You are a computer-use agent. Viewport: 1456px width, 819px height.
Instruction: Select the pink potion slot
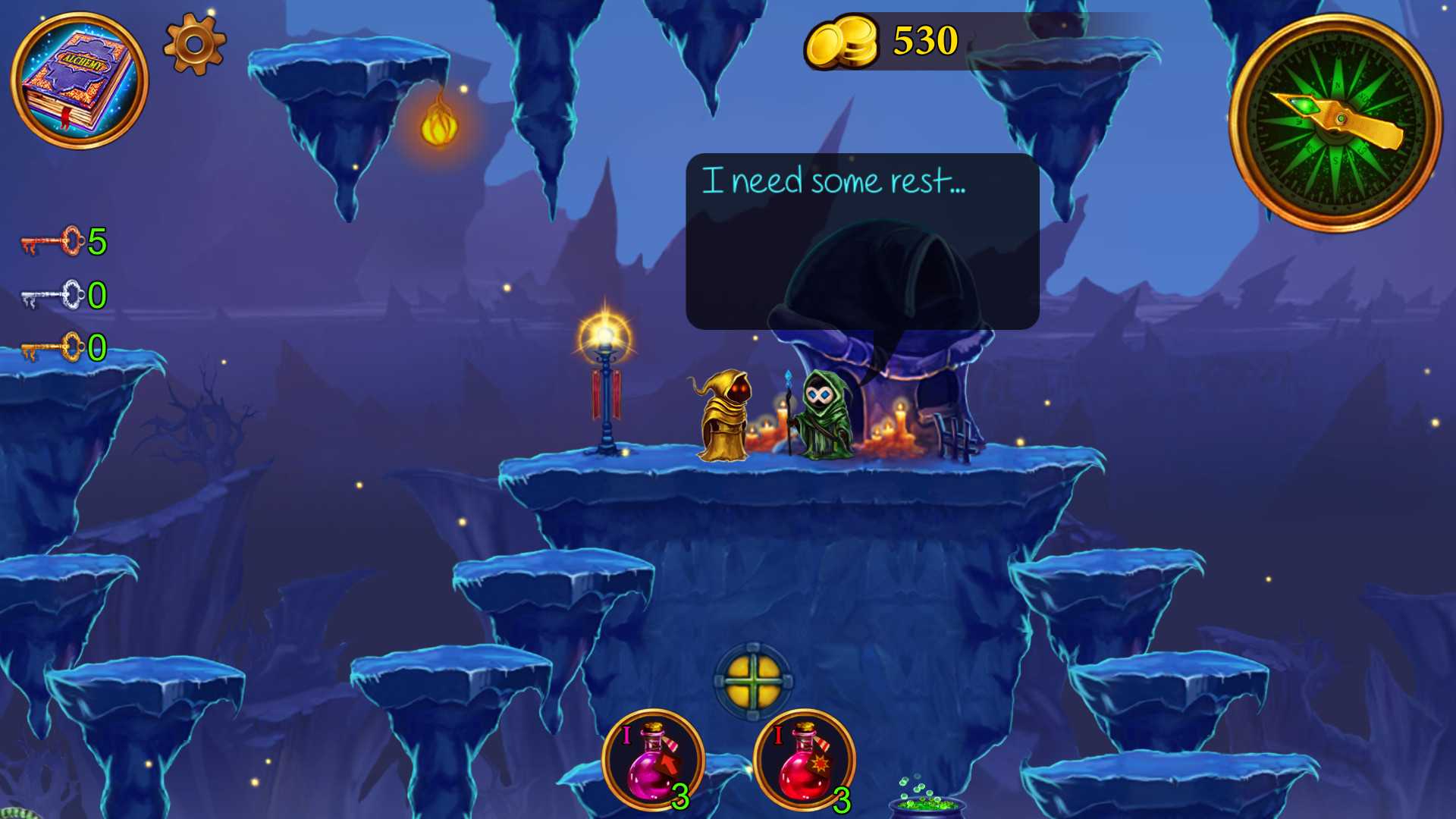(653, 760)
